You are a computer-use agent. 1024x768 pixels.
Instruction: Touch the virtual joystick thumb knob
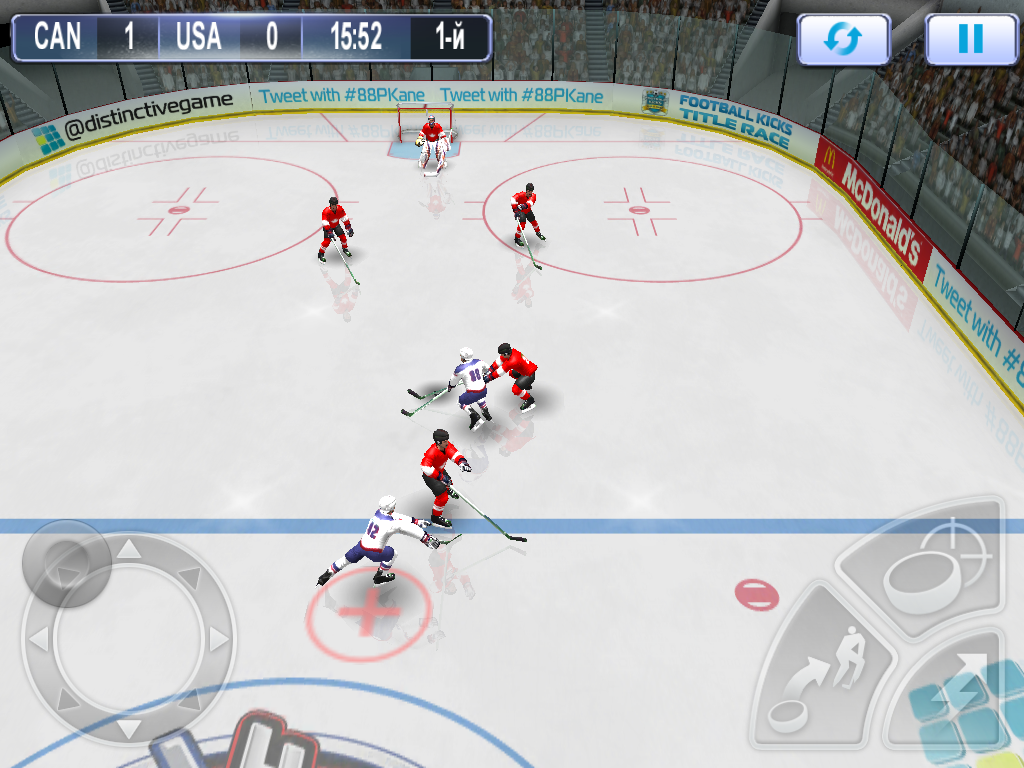[67, 563]
